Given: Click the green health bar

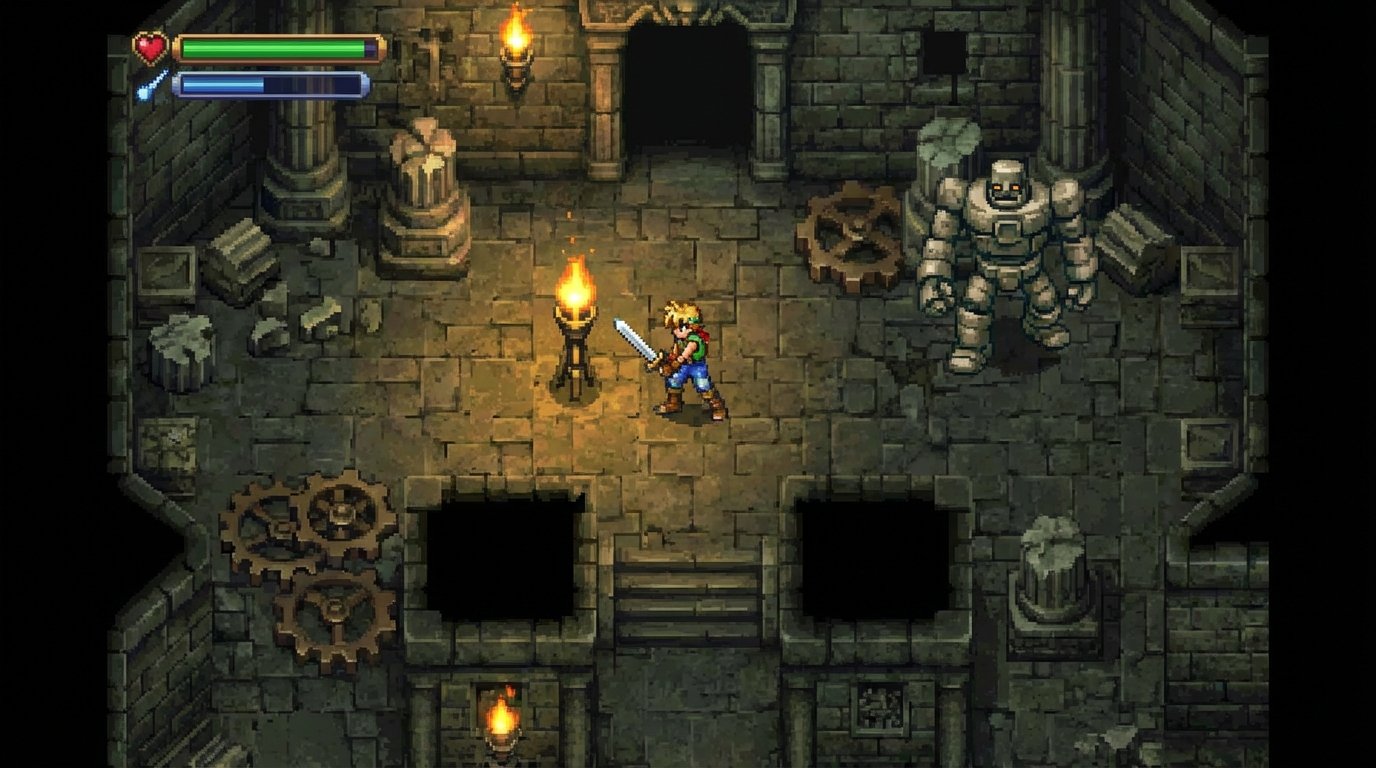Looking at the screenshot, I should pyautogui.click(x=270, y=45).
